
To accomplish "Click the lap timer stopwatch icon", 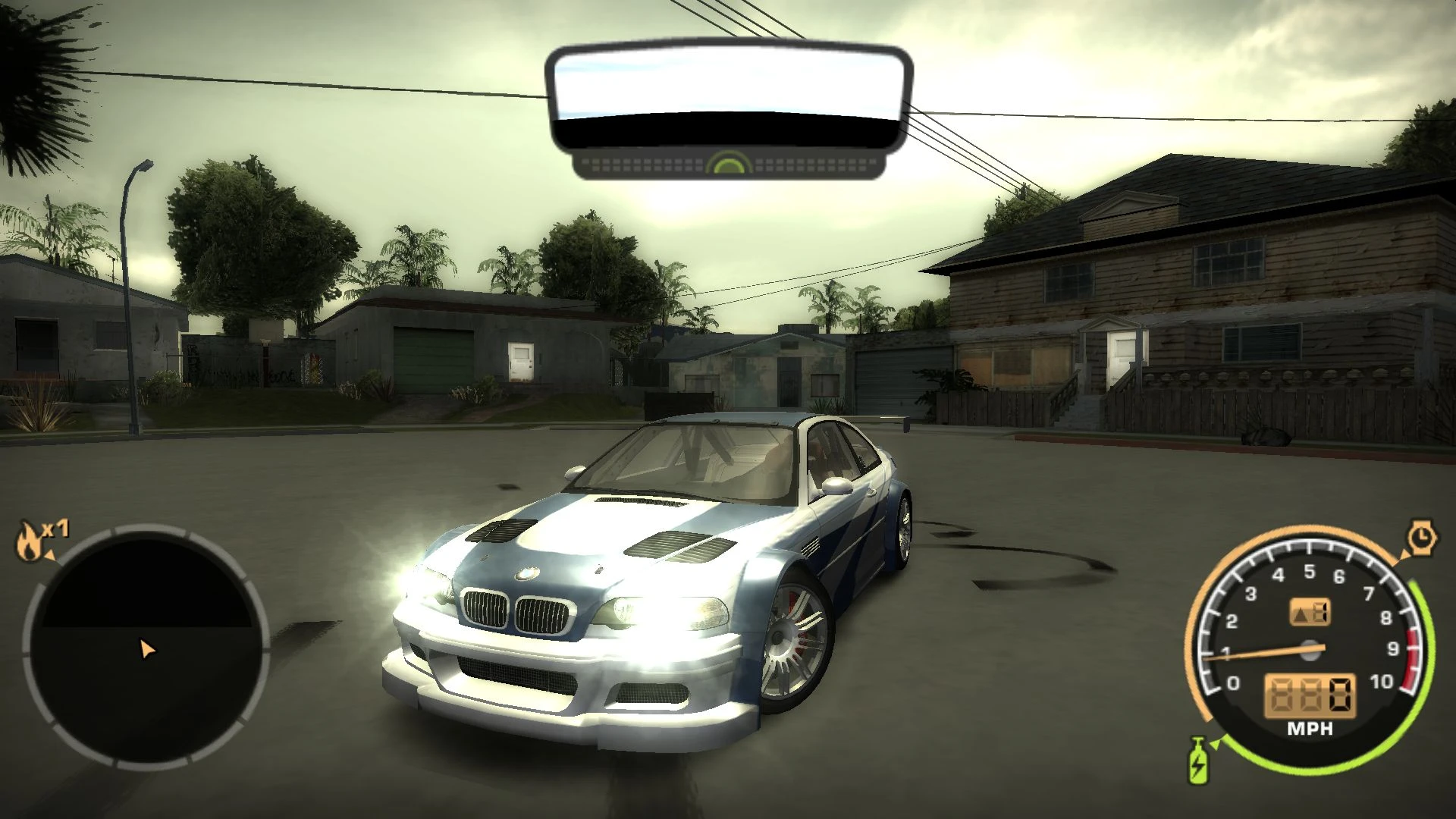I will pos(1421,537).
